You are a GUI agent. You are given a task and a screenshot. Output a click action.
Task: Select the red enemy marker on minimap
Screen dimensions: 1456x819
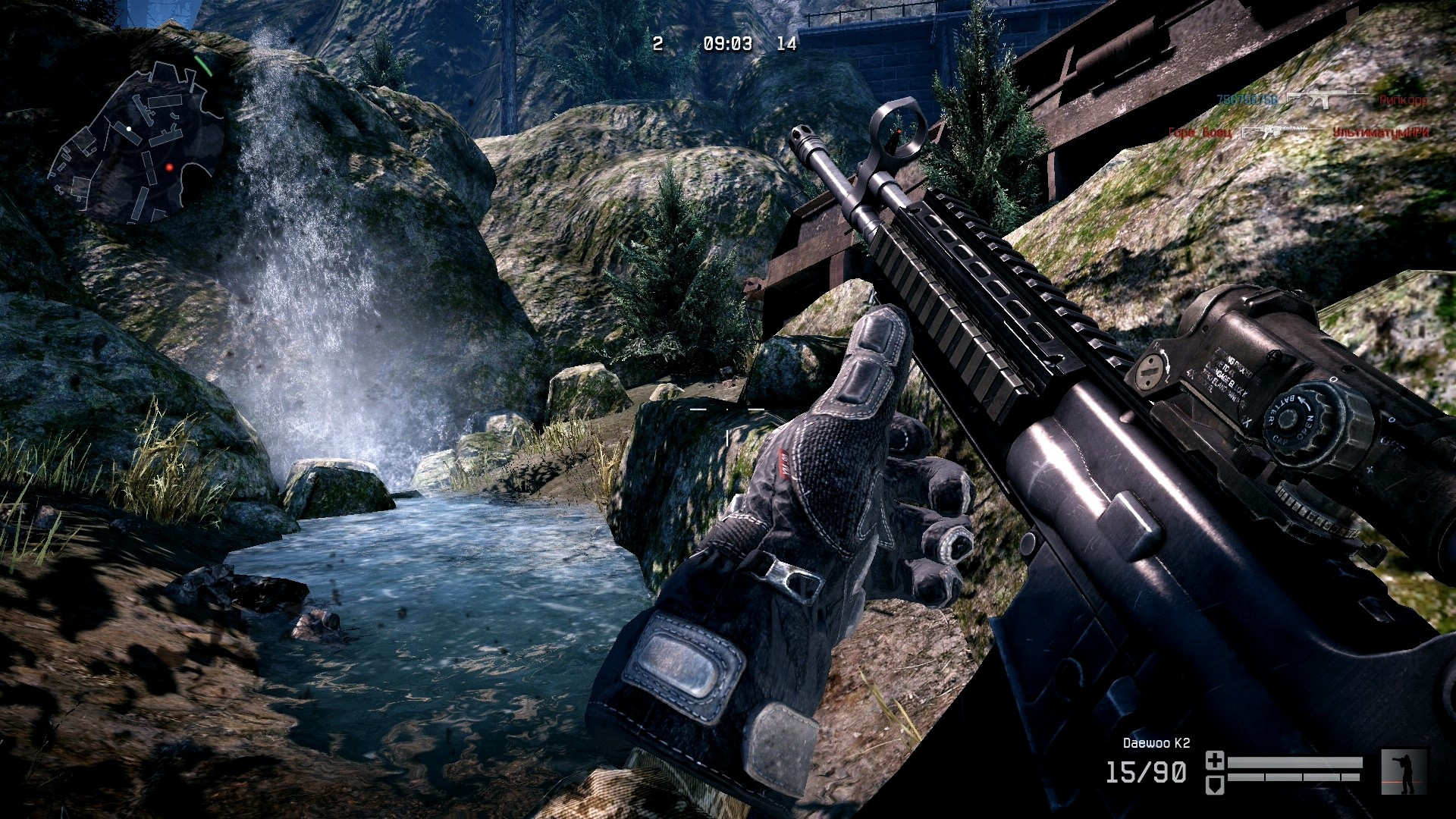169,167
